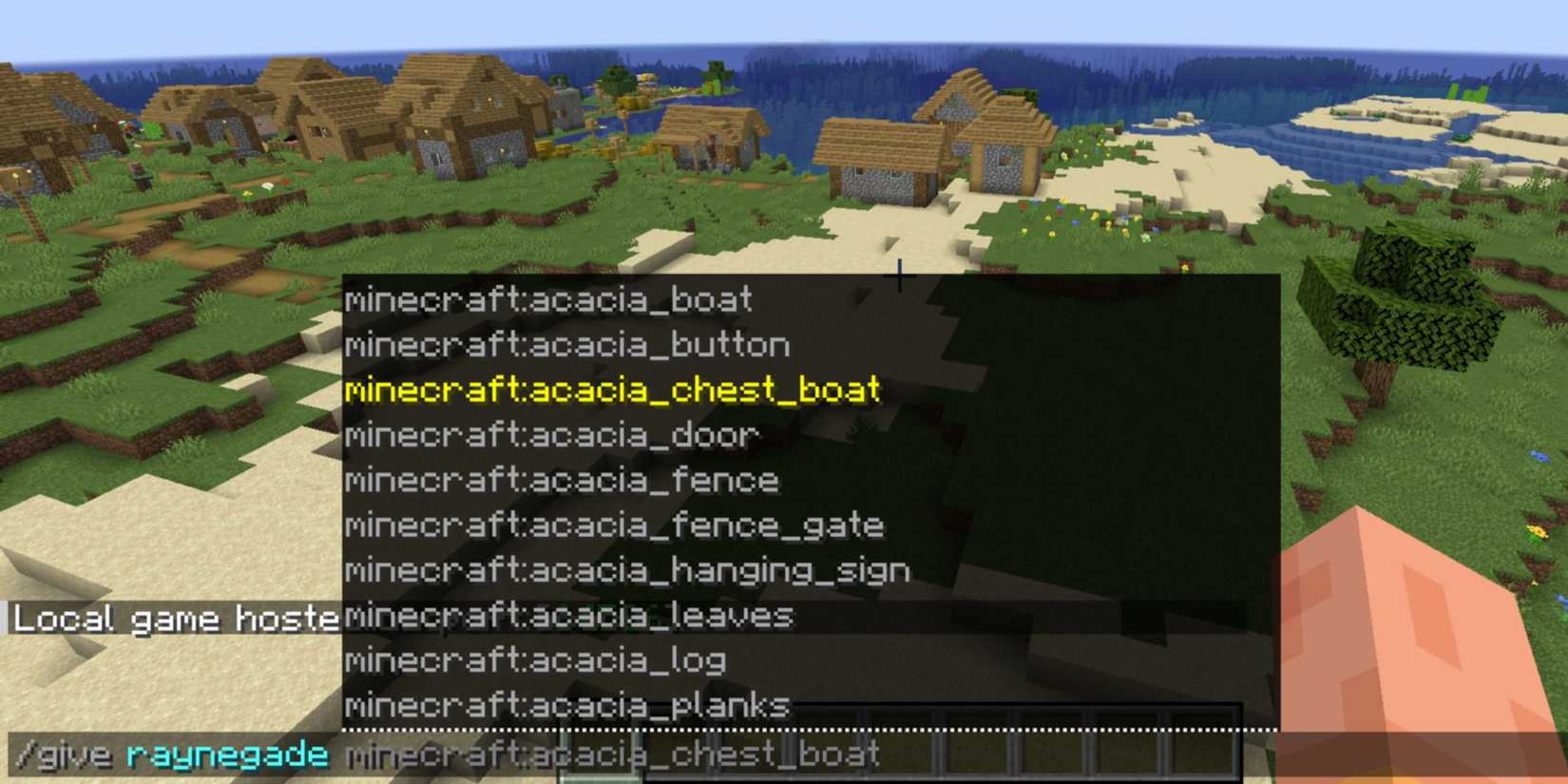Image resolution: width=1568 pixels, height=784 pixels.
Task: Select minecraft:acacia_door from the suggestions
Action: (x=549, y=435)
